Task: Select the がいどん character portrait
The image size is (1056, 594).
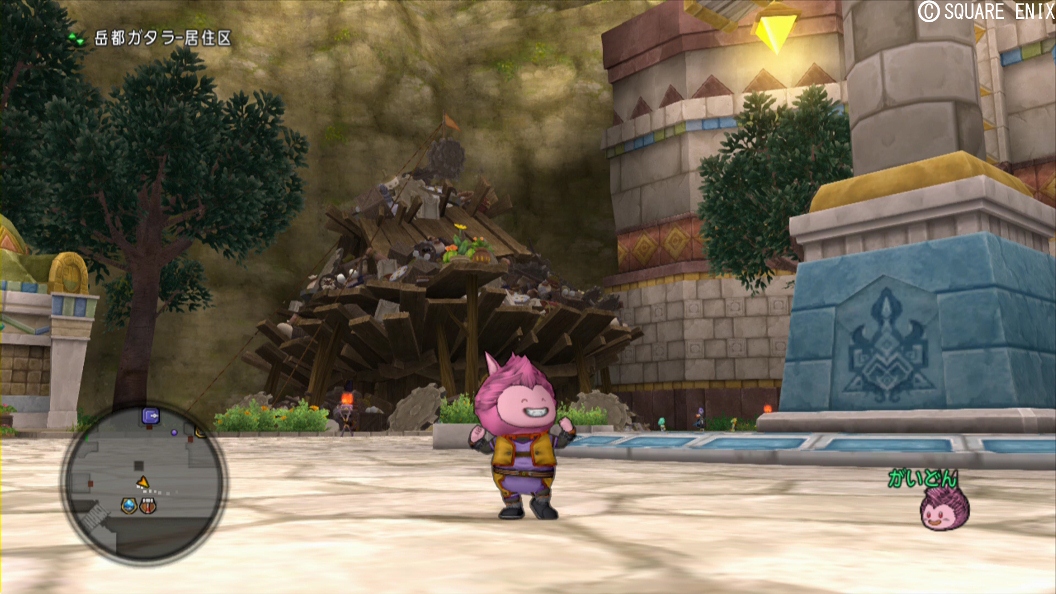Action: 944,510
